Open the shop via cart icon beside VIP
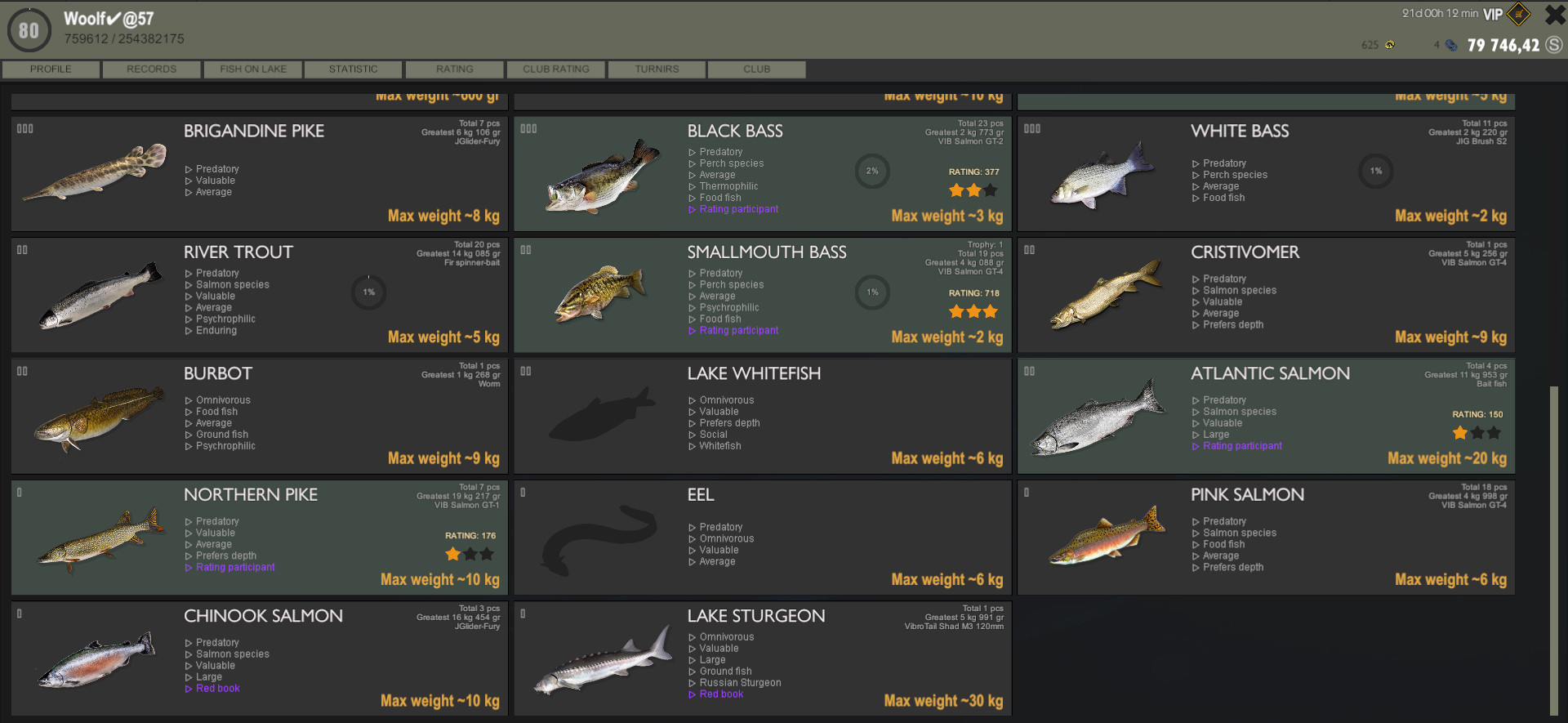This screenshot has width=1568, height=723. [x=1519, y=14]
